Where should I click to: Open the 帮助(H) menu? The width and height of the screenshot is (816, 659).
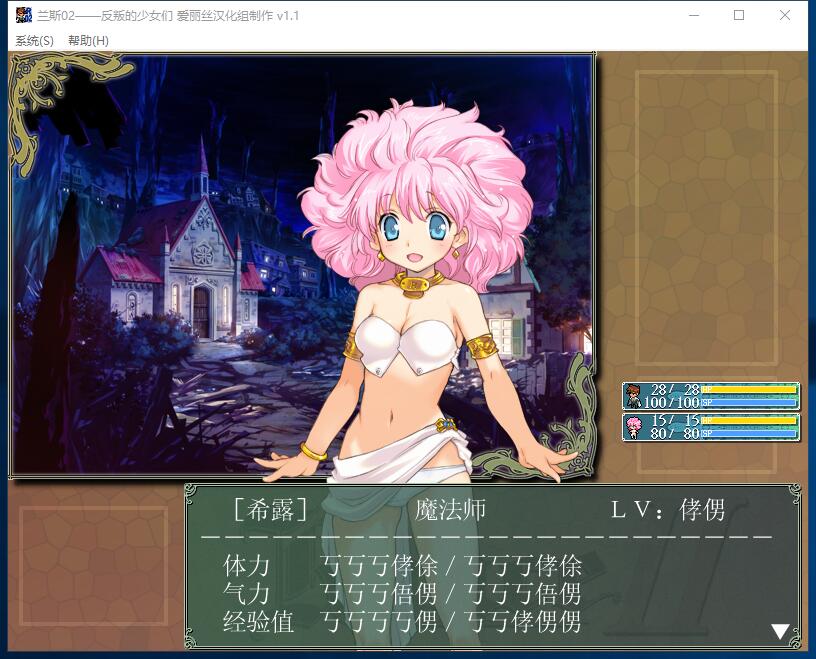pyautogui.click(x=88, y=41)
